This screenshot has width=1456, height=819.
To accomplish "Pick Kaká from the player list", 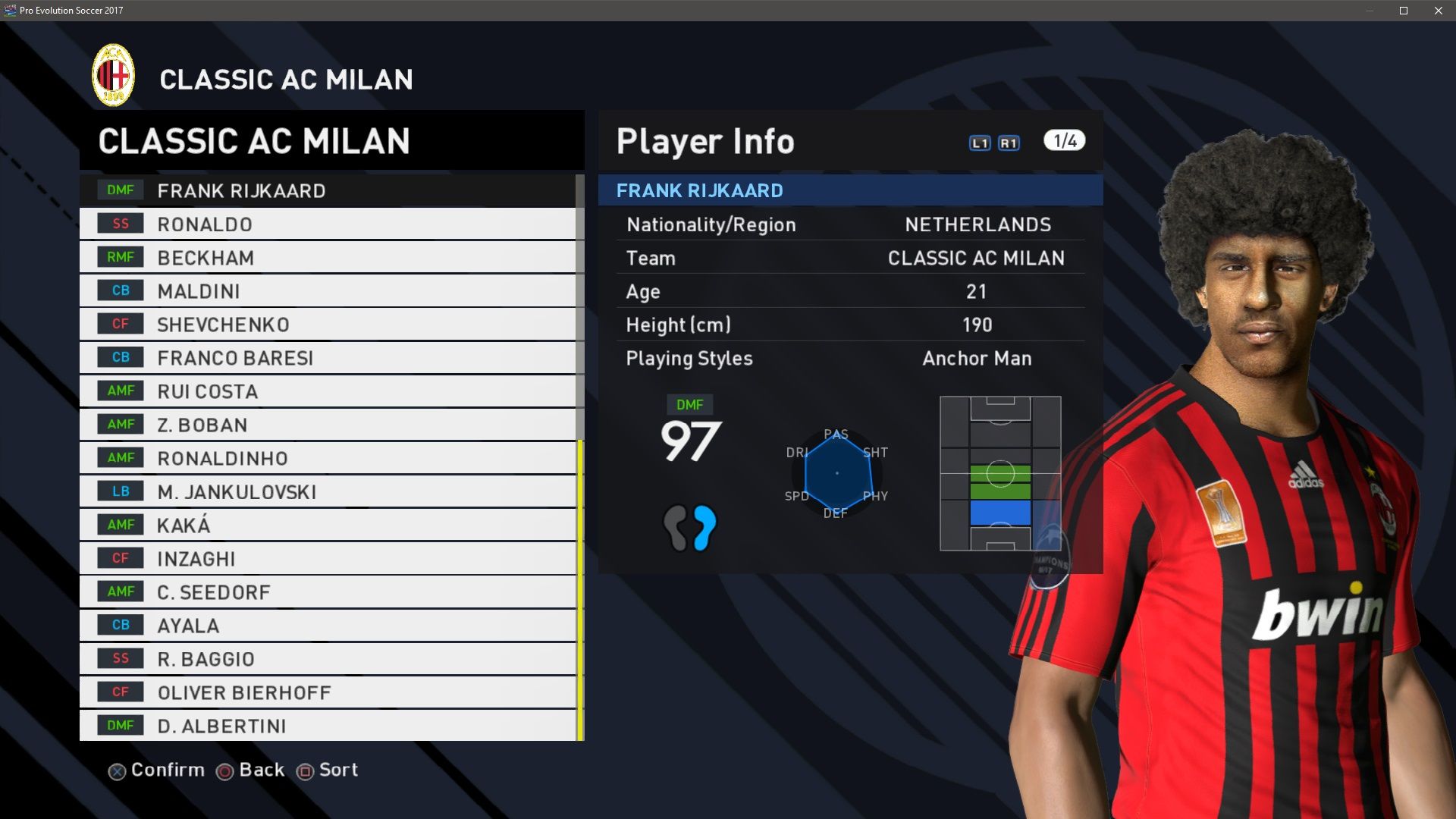I will (328, 525).
